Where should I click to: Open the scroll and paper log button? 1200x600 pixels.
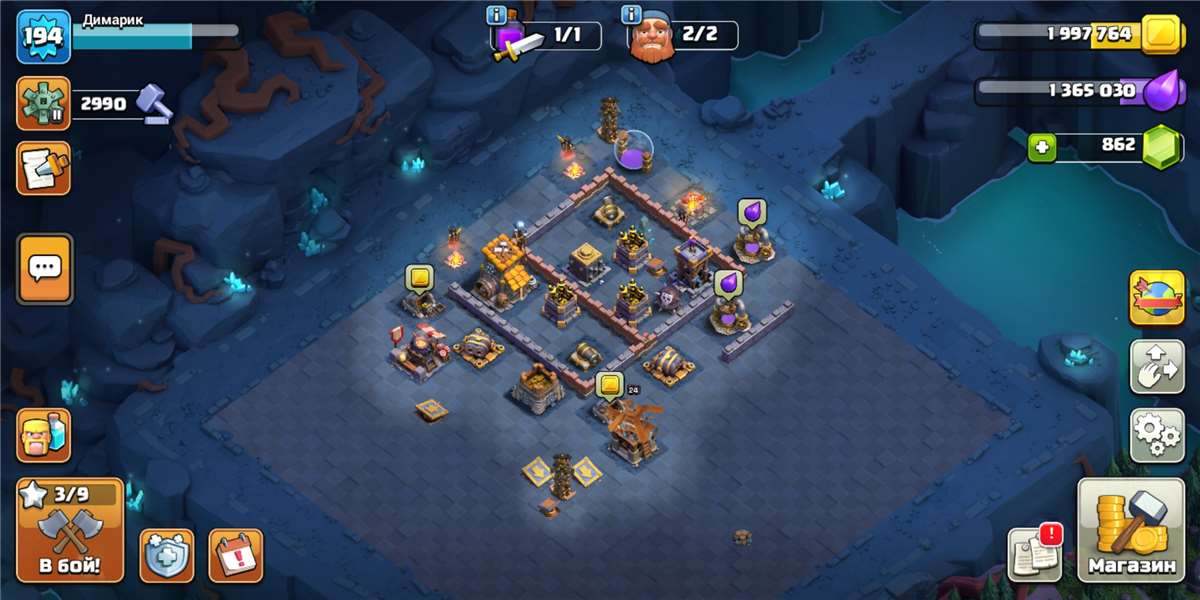tap(43, 167)
